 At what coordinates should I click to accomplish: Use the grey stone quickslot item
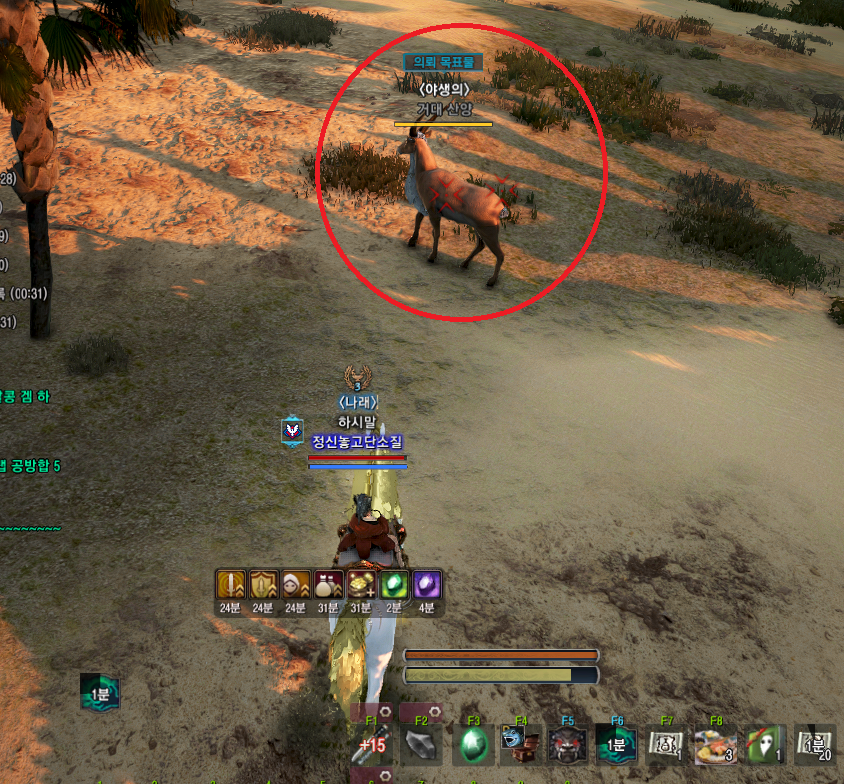click(x=421, y=745)
